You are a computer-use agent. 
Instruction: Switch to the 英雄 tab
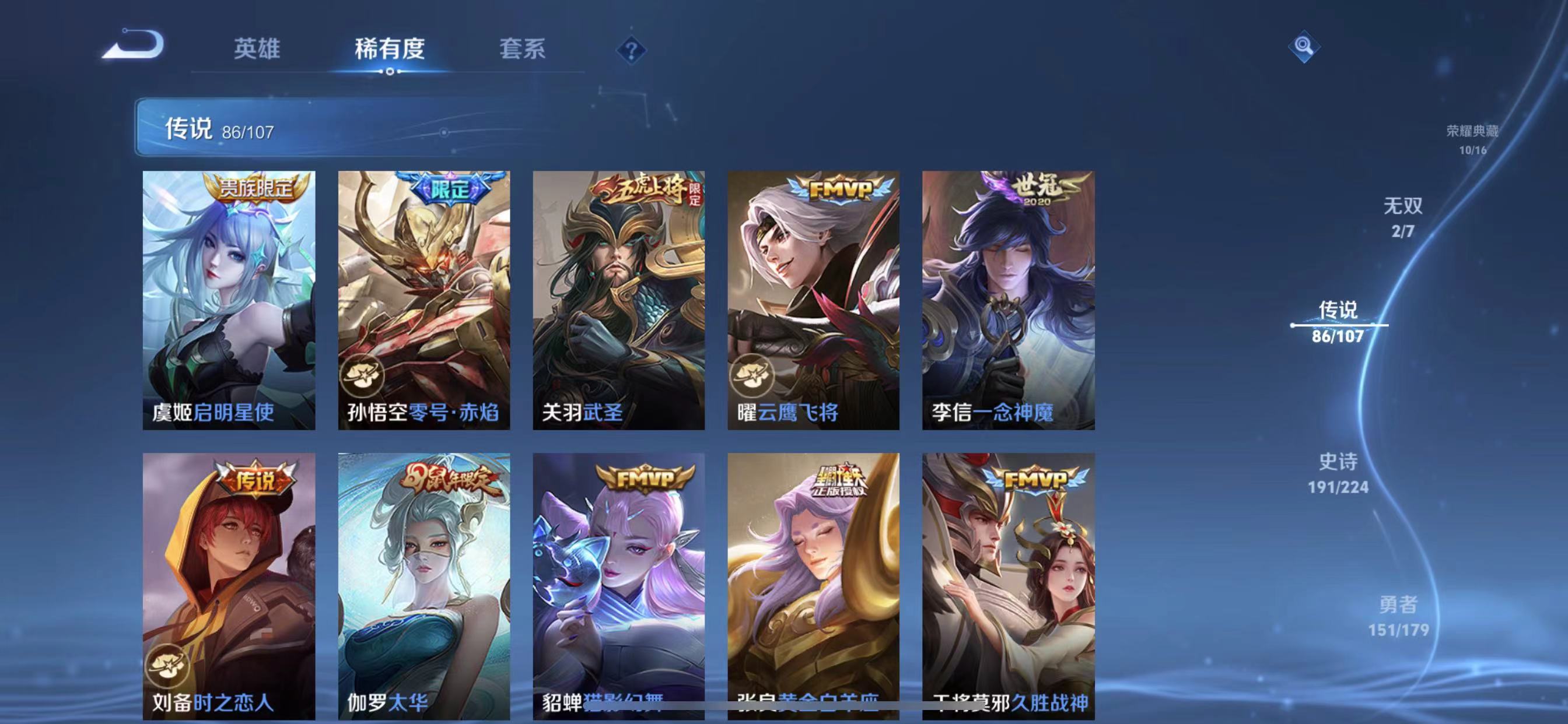pos(256,48)
